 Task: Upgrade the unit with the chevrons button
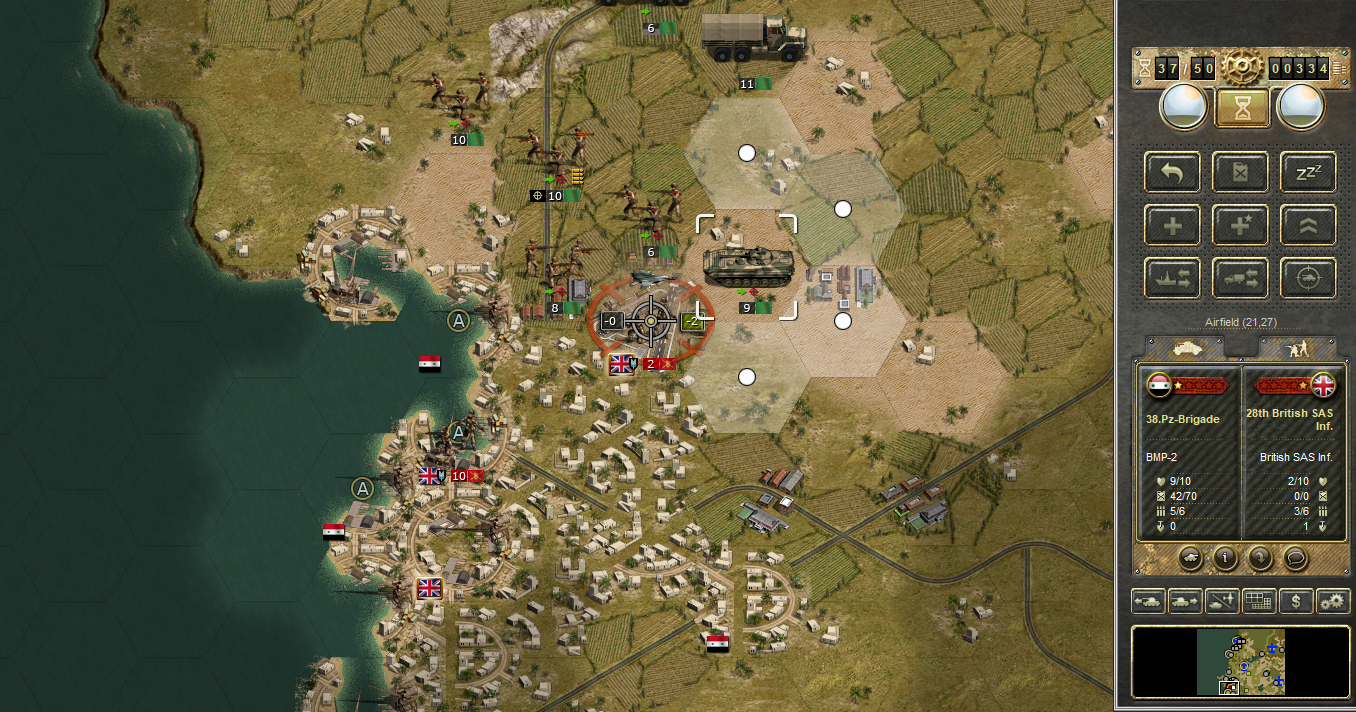pyautogui.click(x=1308, y=225)
